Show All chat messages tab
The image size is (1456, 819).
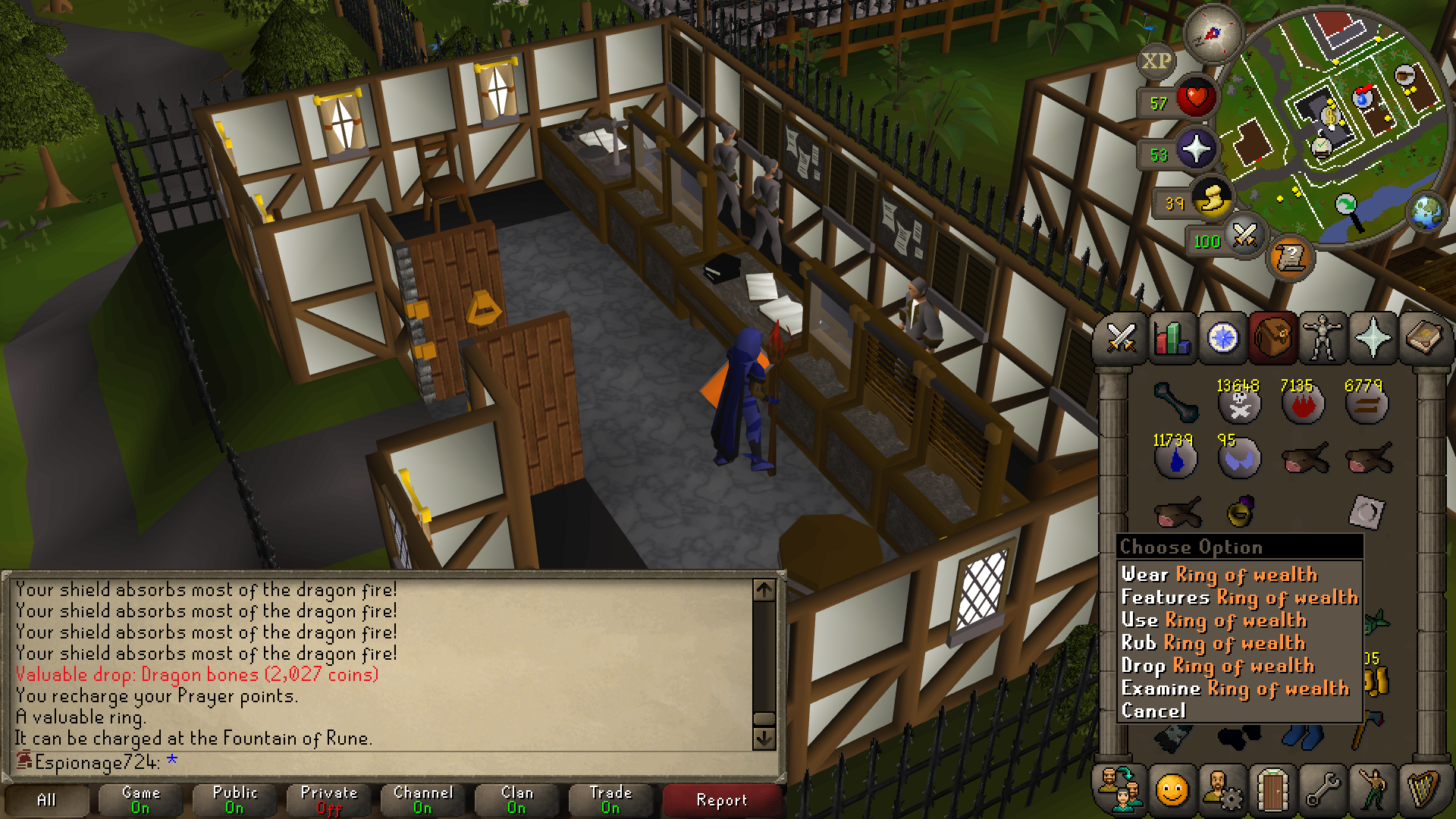click(x=46, y=800)
